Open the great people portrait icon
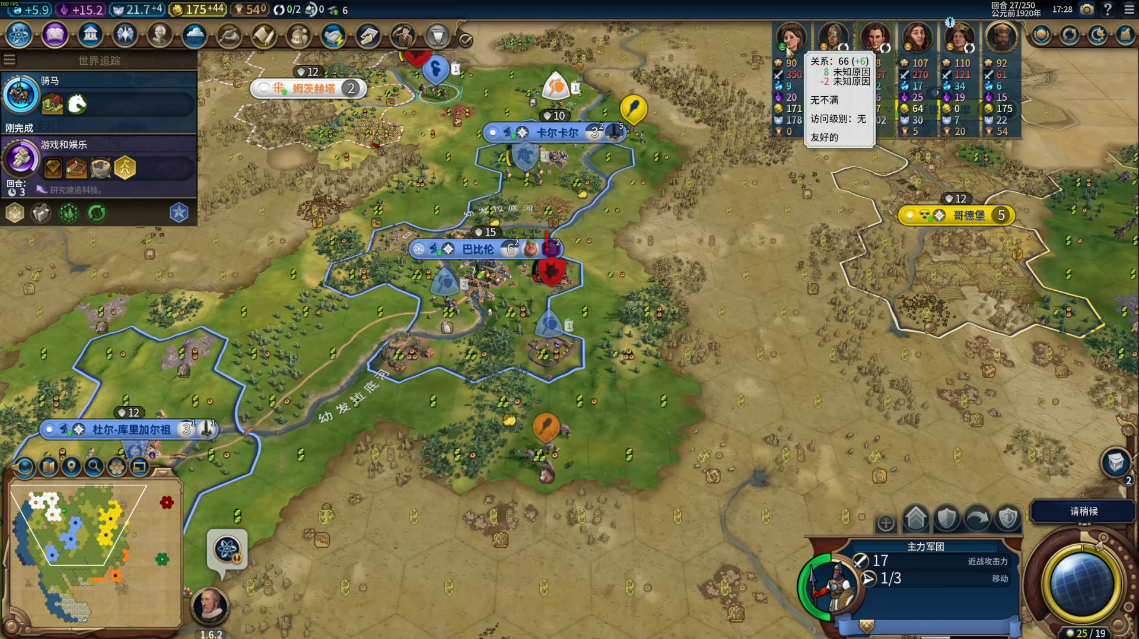Image resolution: width=1139 pixels, height=639 pixels. click(x=160, y=36)
